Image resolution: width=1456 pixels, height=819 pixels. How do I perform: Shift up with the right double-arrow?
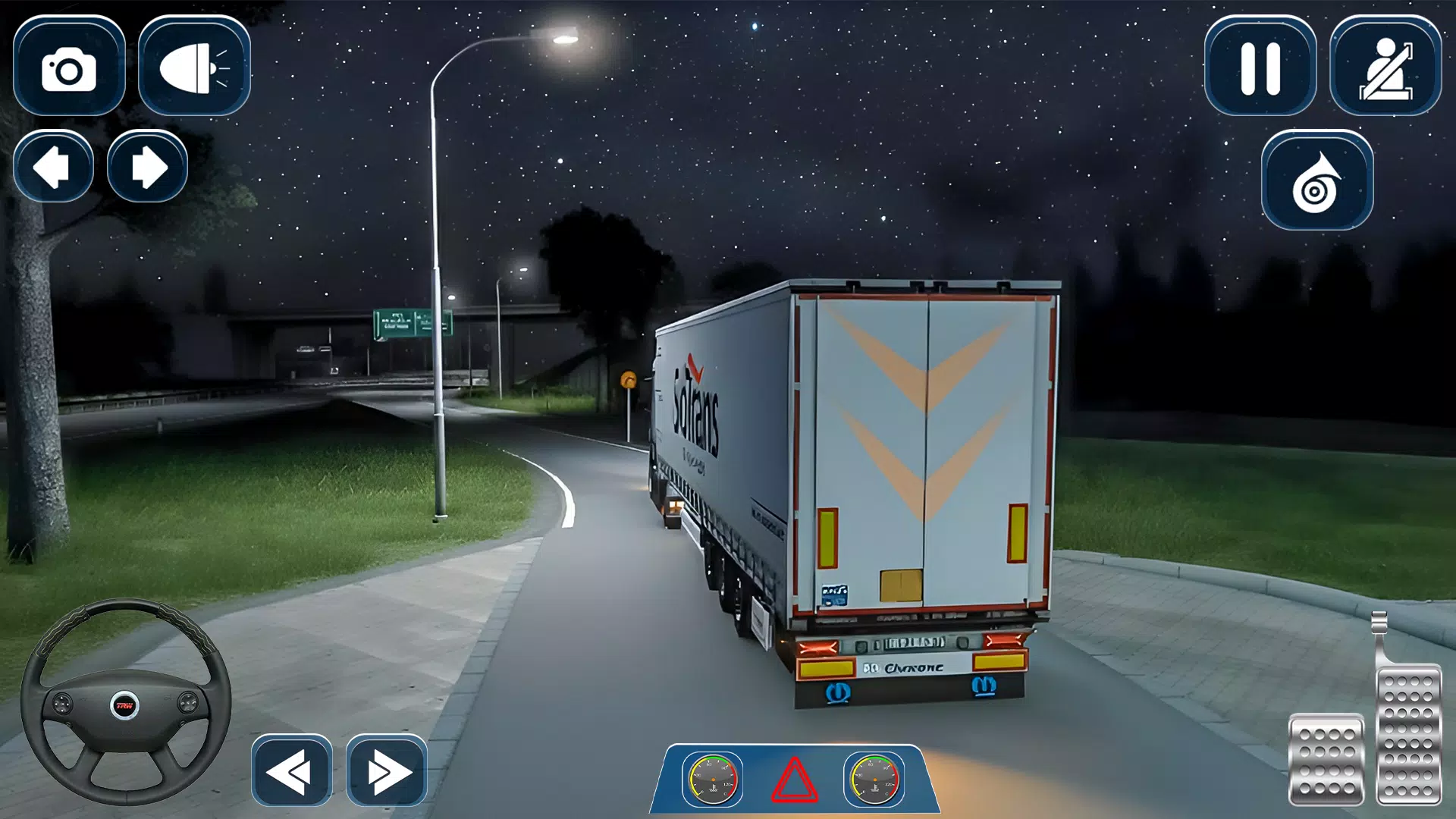click(388, 770)
